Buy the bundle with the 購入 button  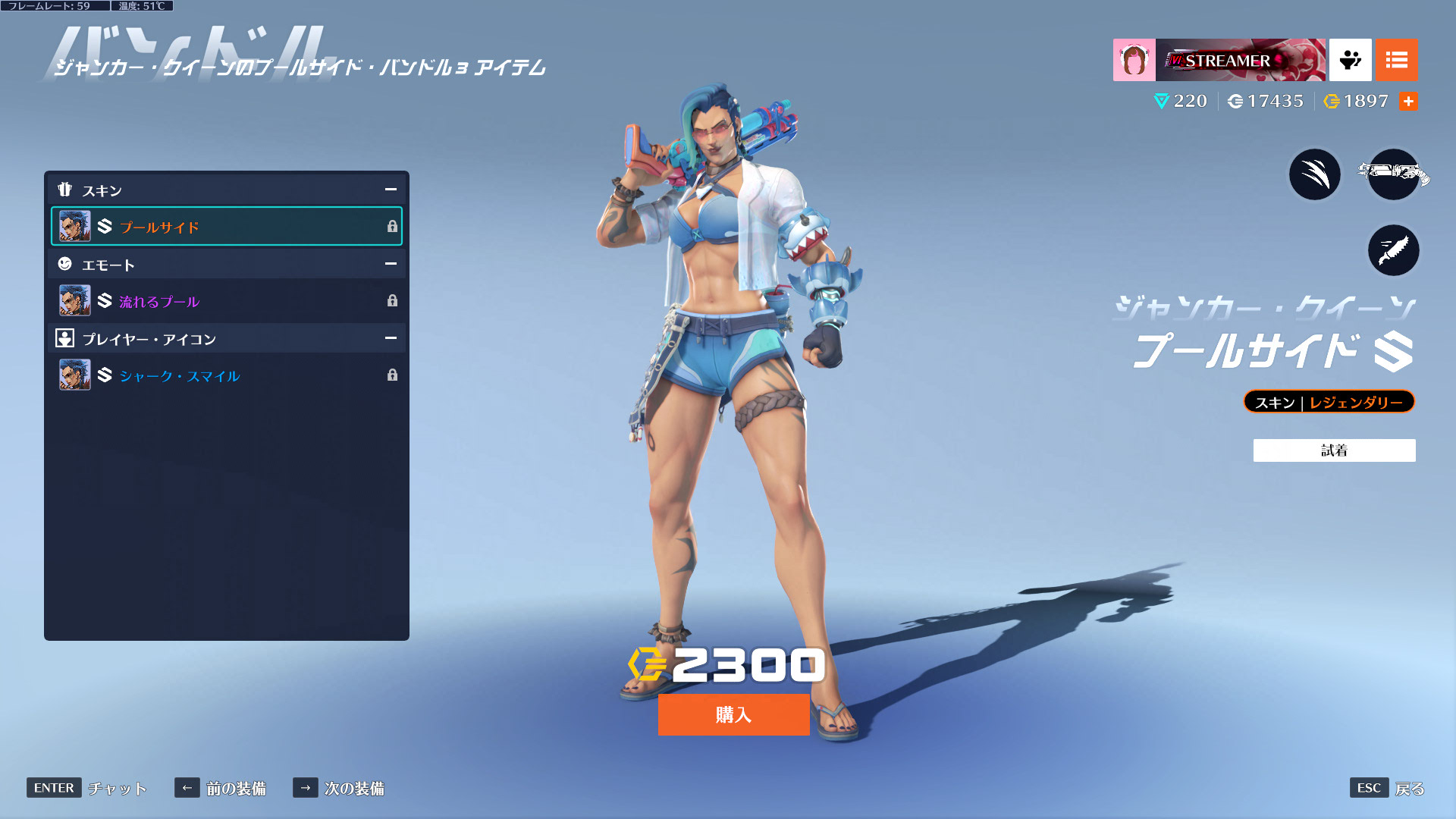point(733,714)
